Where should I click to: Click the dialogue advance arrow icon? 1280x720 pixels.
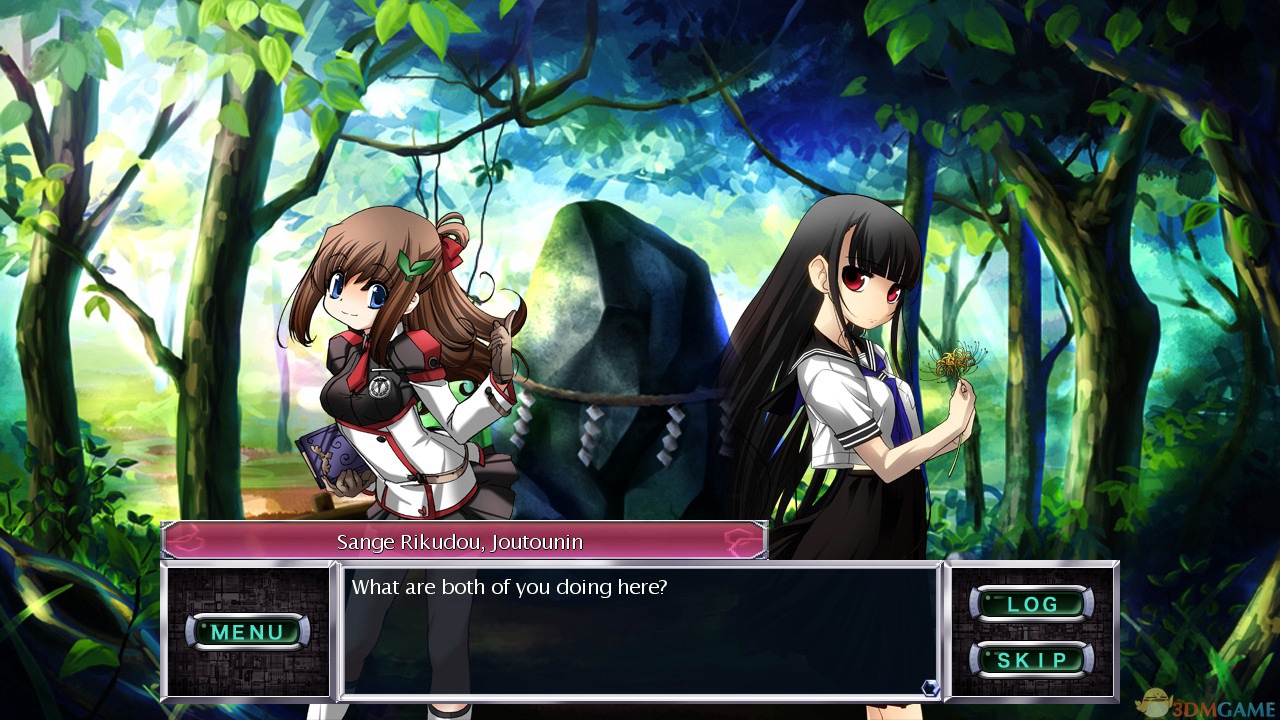(930, 687)
